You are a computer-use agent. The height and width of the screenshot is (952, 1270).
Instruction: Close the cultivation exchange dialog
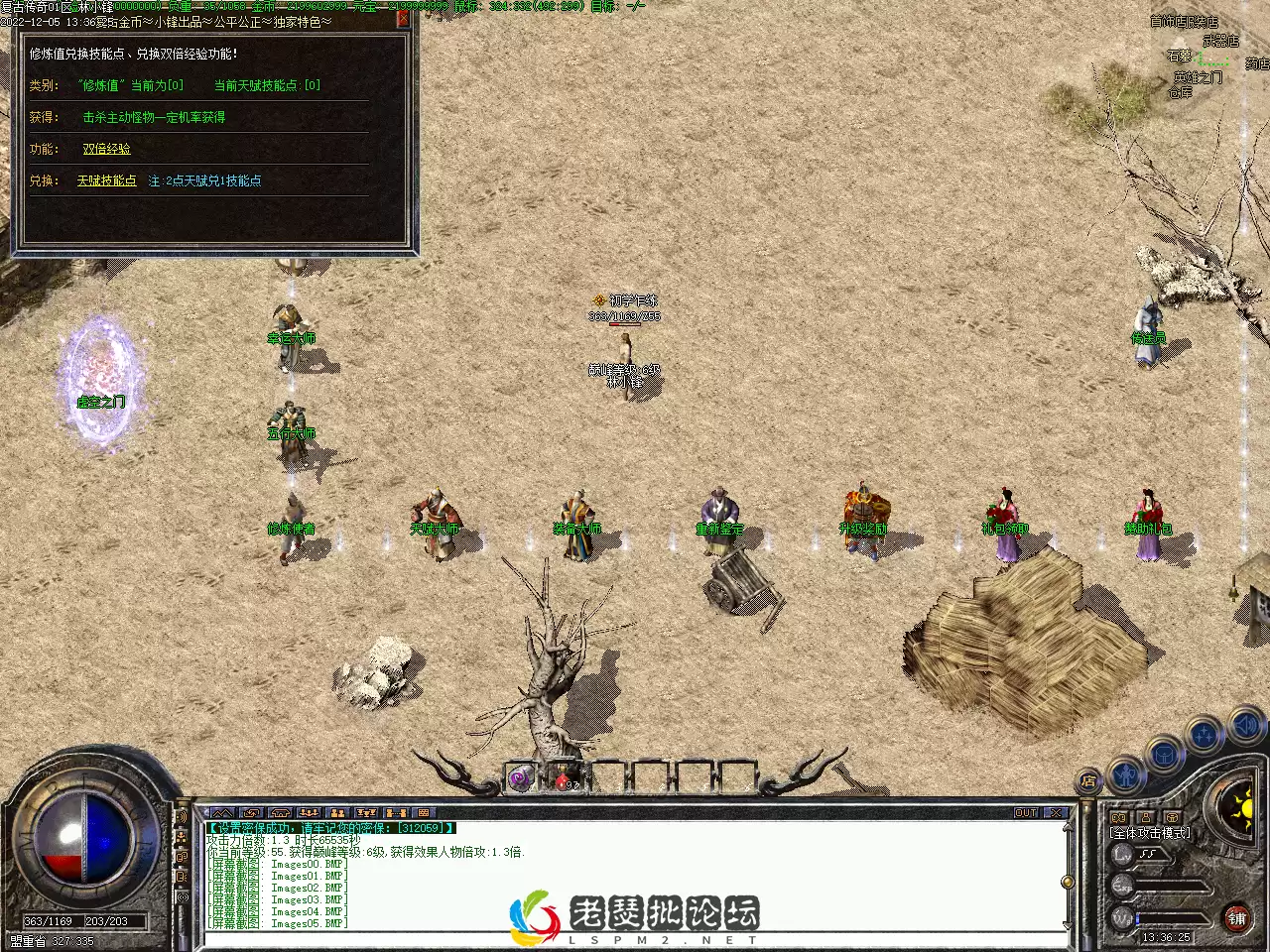point(403,18)
